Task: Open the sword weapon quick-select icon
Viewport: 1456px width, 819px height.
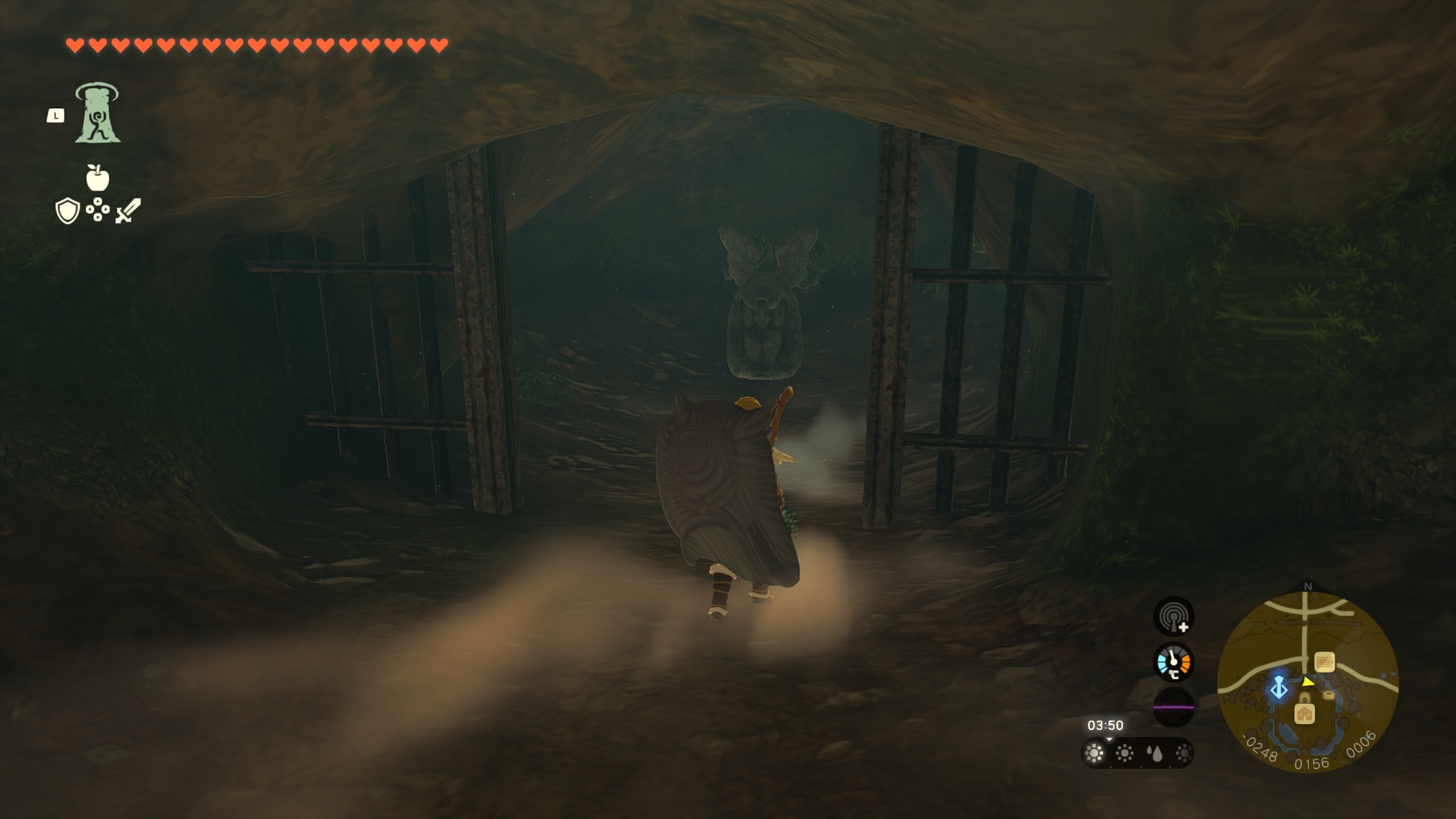Action: tap(128, 210)
